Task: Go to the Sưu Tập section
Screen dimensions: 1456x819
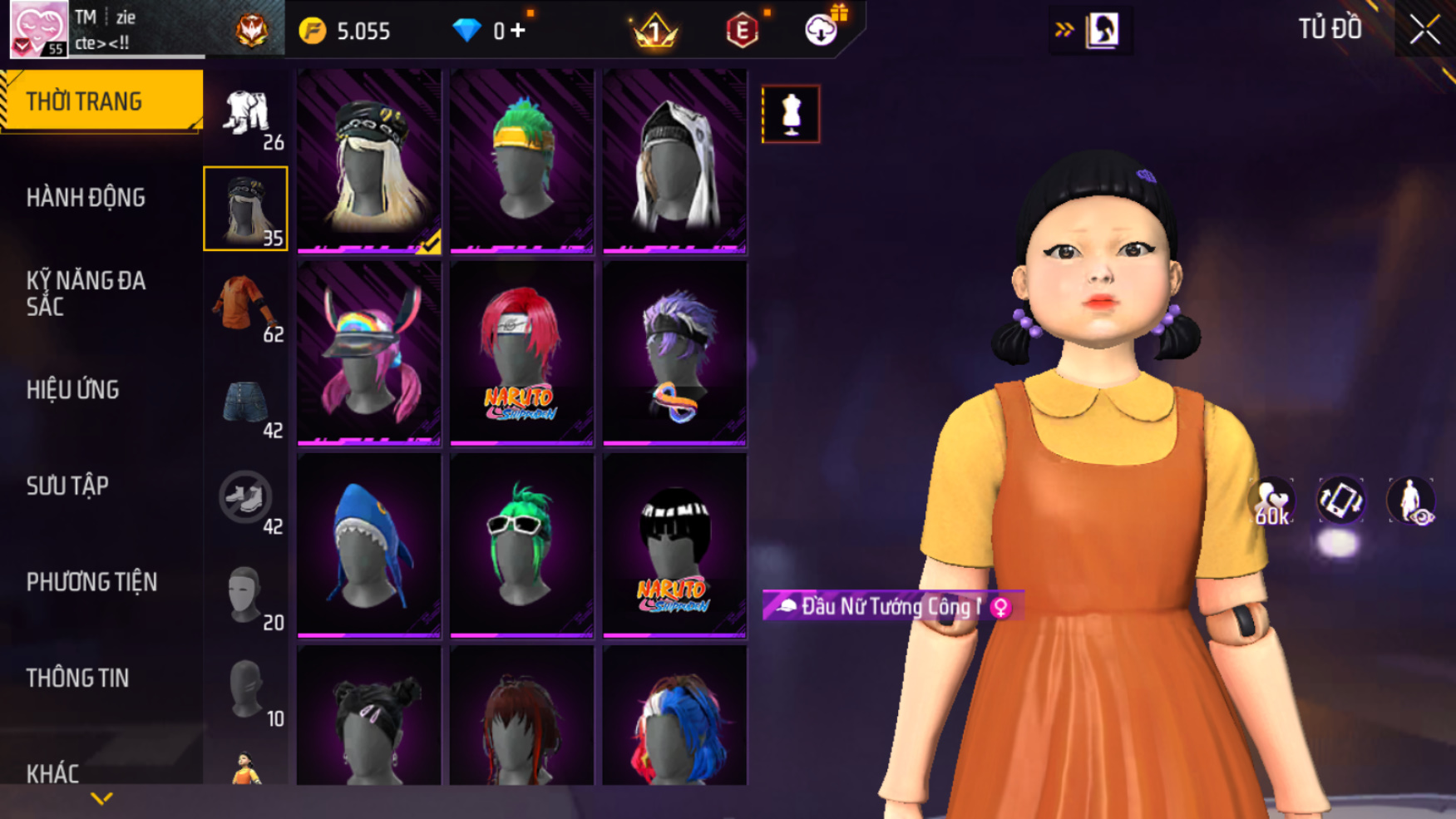Action: 67,486
